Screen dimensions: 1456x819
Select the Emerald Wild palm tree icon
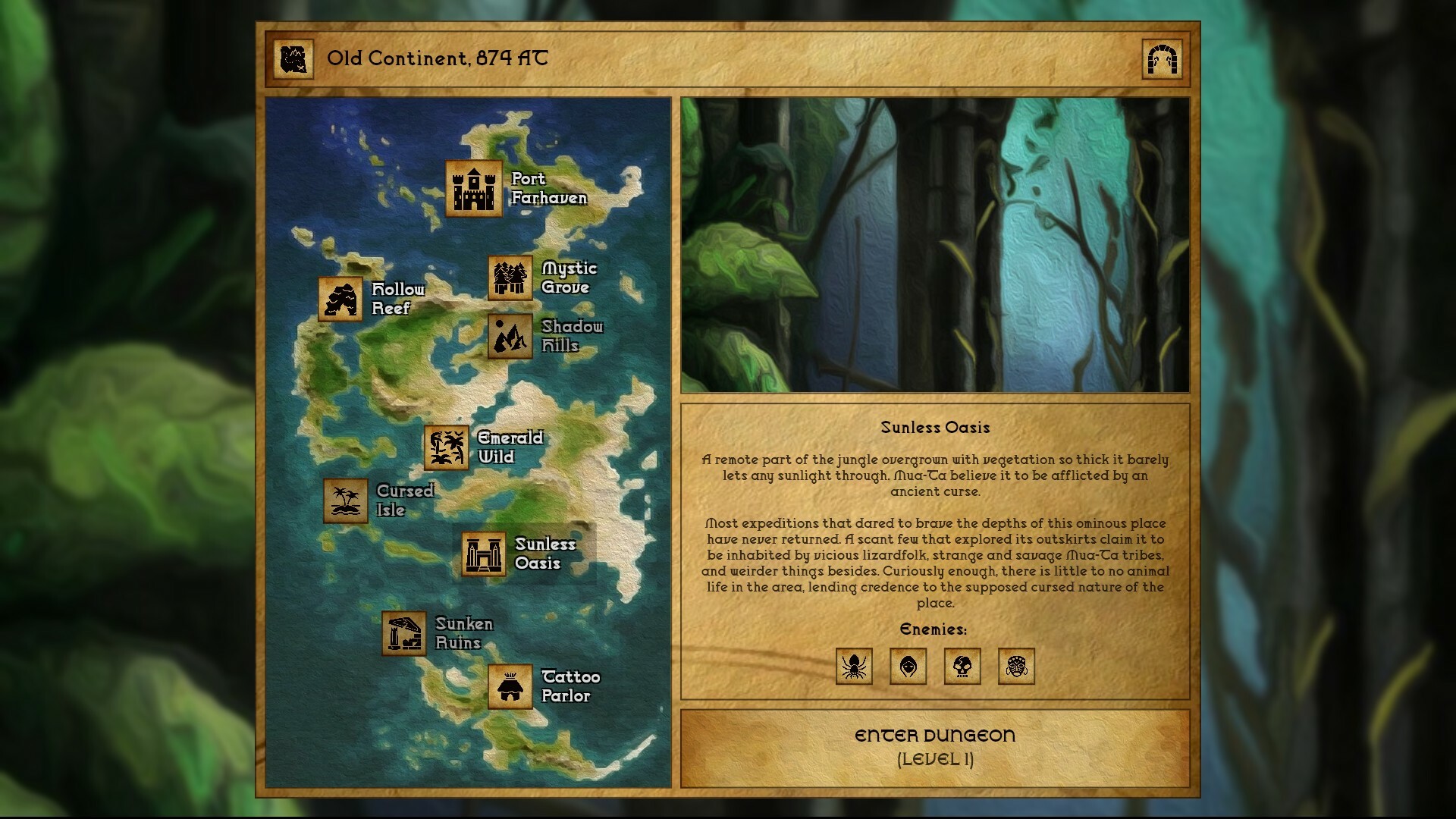(x=447, y=448)
